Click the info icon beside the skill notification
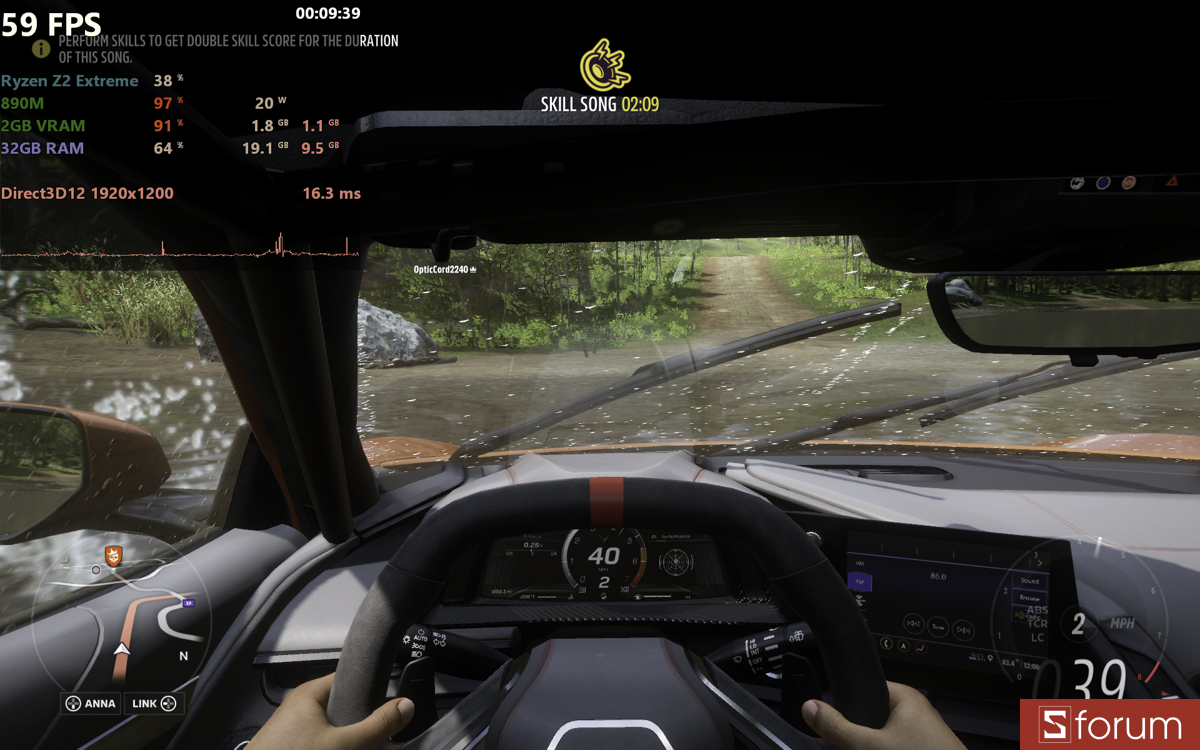The width and height of the screenshot is (1200, 750). coord(41,48)
